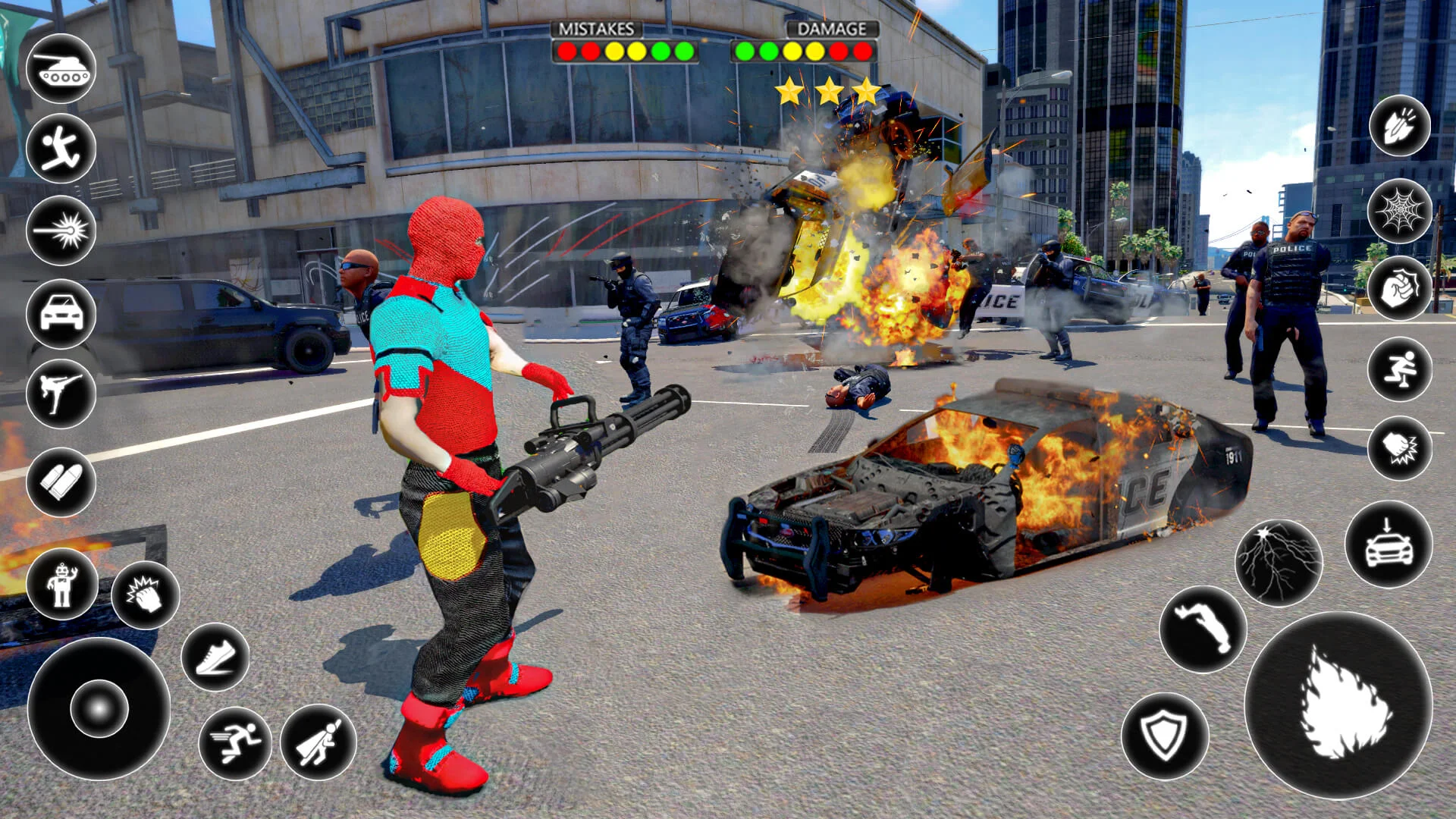Perform the backflip acrobatics move
The width and height of the screenshot is (1456, 819).
click(x=1203, y=629)
